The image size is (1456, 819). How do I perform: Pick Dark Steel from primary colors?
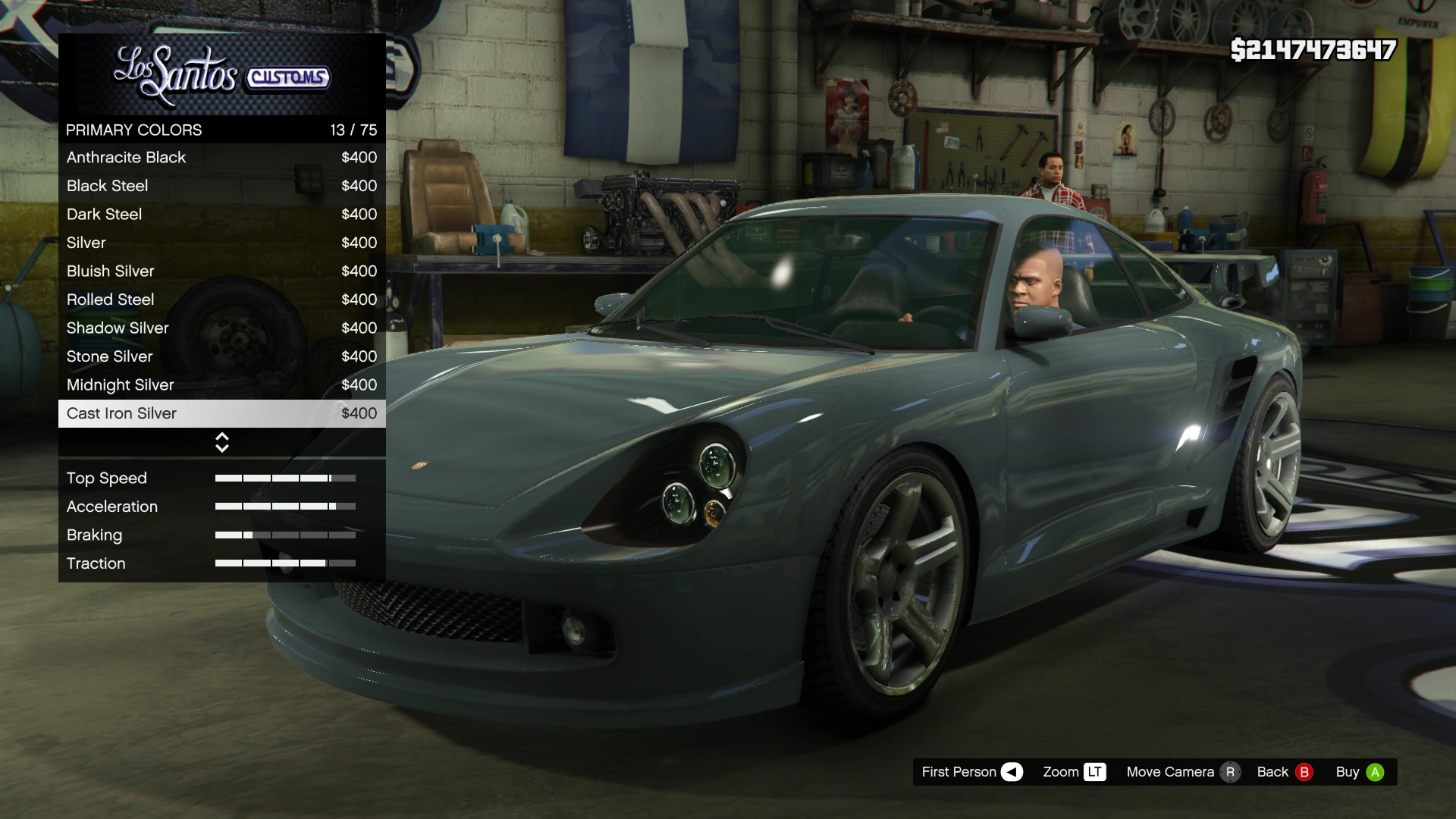[221, 214]
